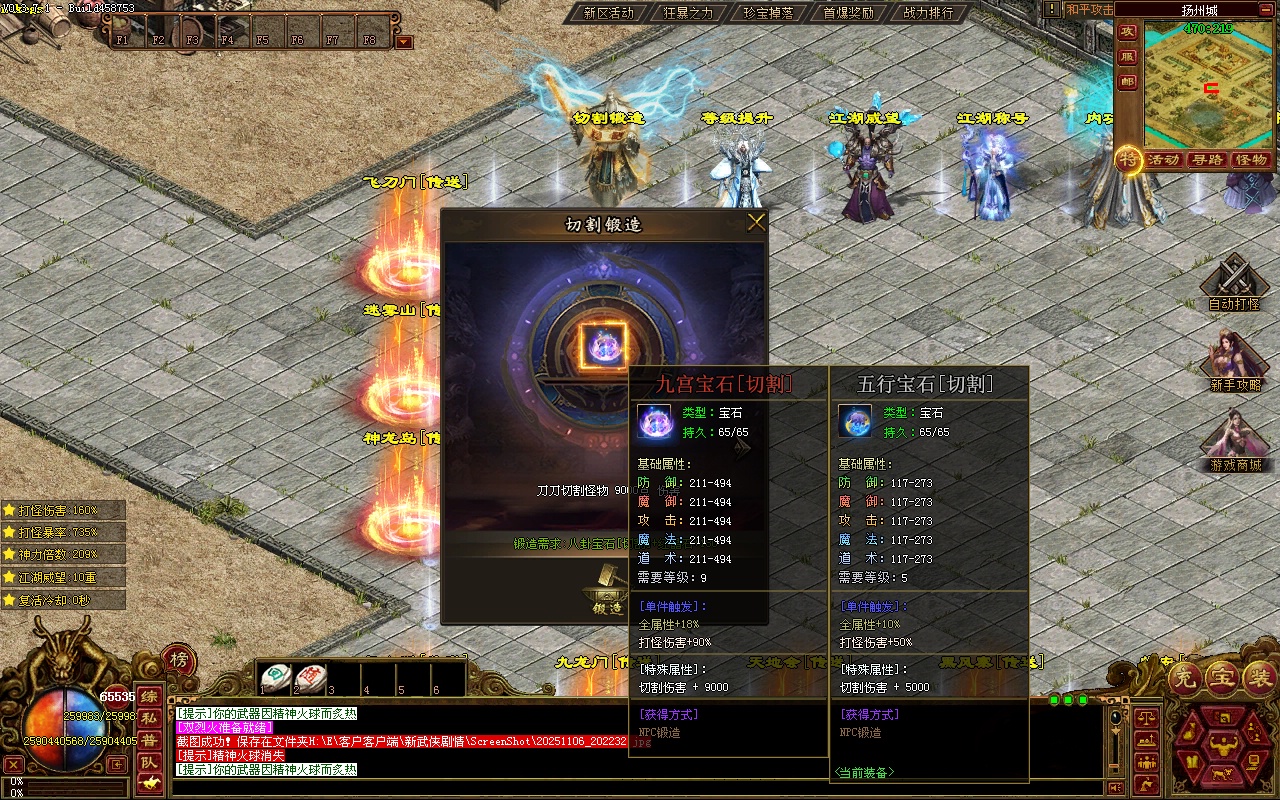The height and width of the screenshot is (800, 1280).
Task: Select the gem in the forging slot
Action: 604,346
